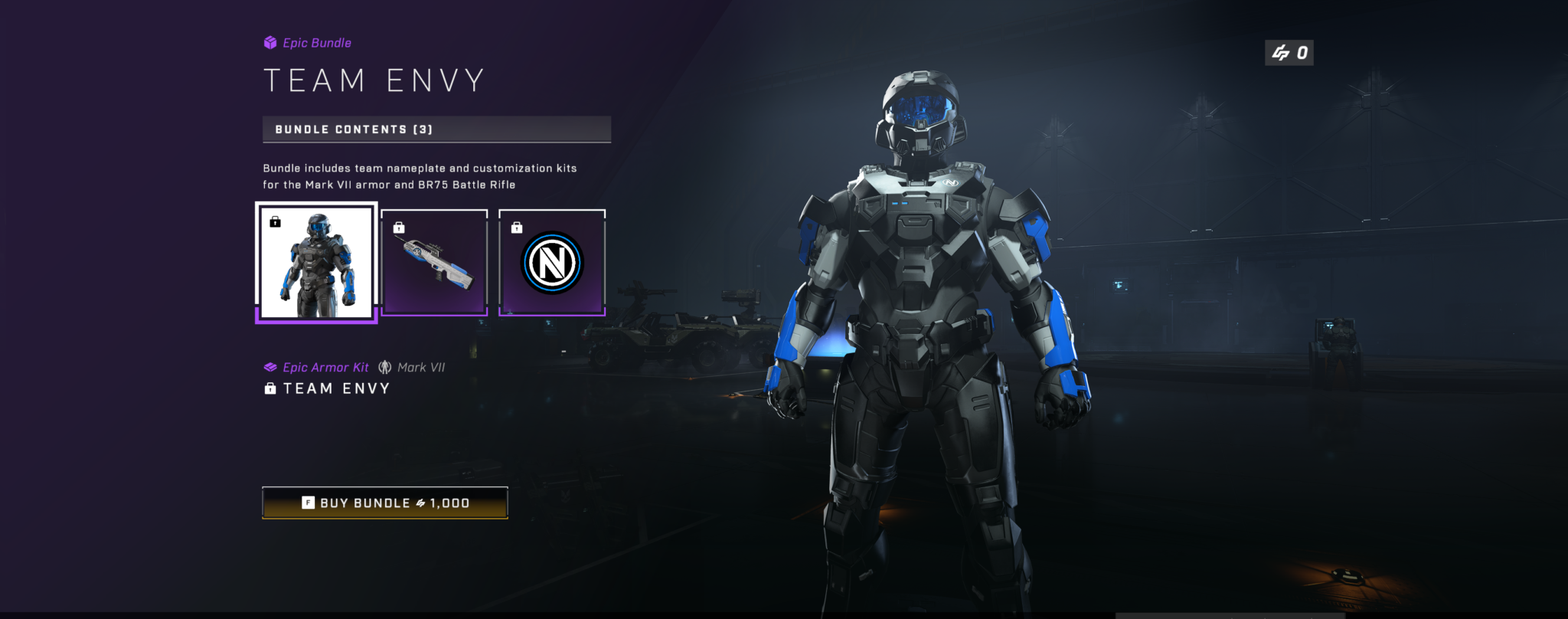Click the credits lightning icon in Buy Bundle button
This screenshot has height=619, width=1568.
420,503
